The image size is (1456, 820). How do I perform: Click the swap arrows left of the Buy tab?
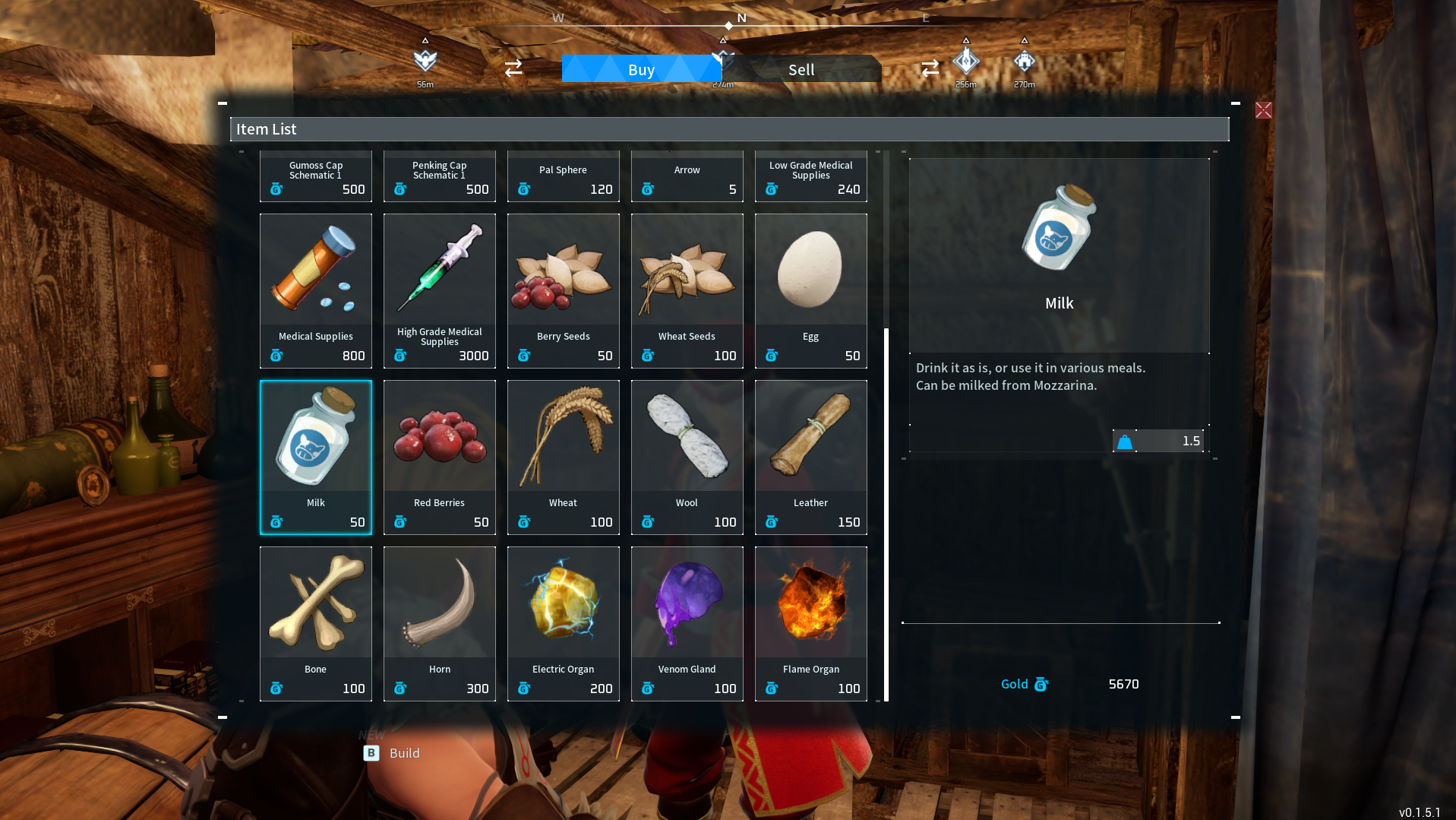click(x=513, y=68)
